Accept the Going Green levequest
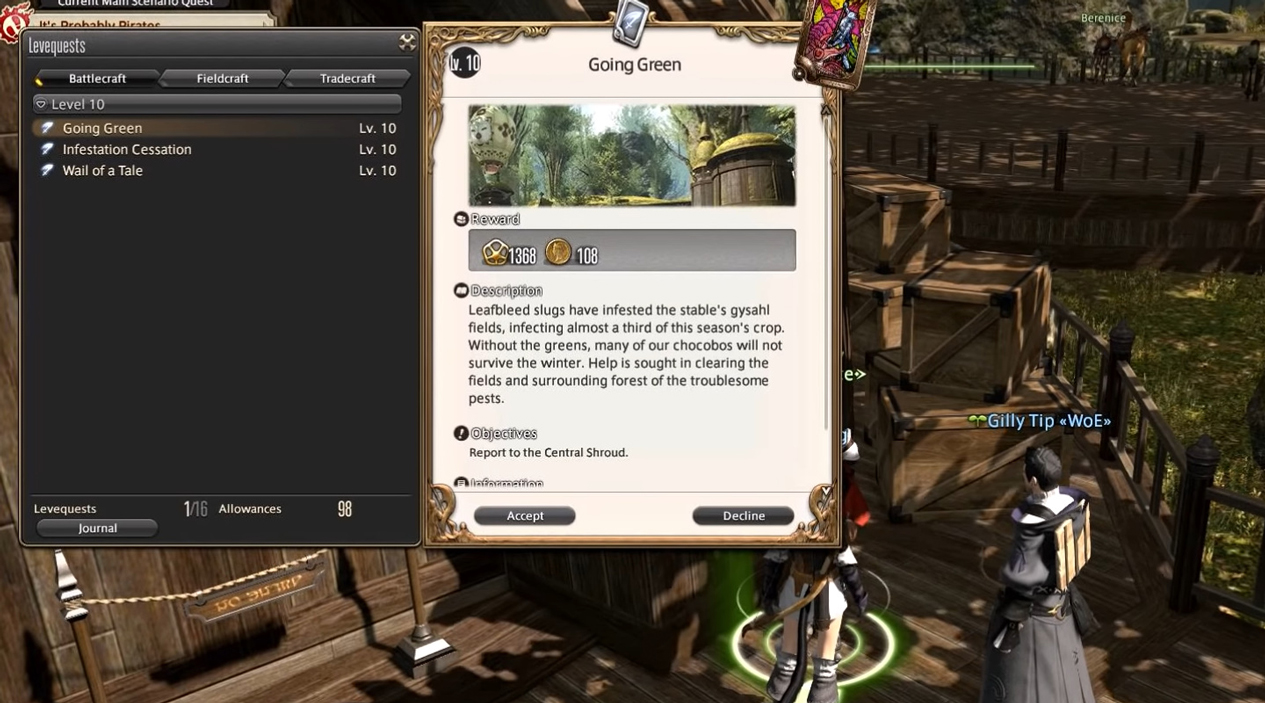The height and width of the screenshot is (703, 1265). coord(524,516)
